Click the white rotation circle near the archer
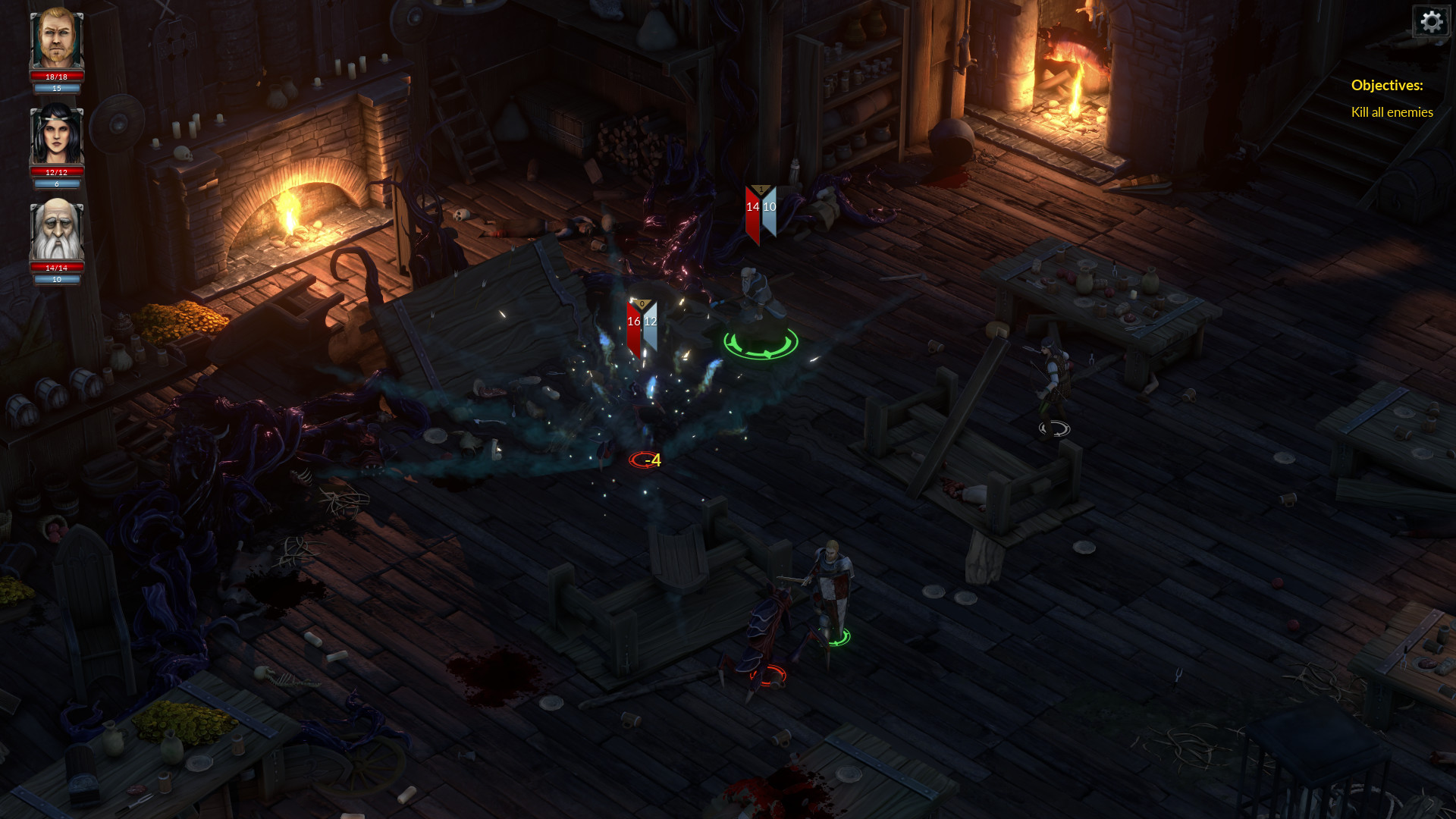 tap(1053, 428)
